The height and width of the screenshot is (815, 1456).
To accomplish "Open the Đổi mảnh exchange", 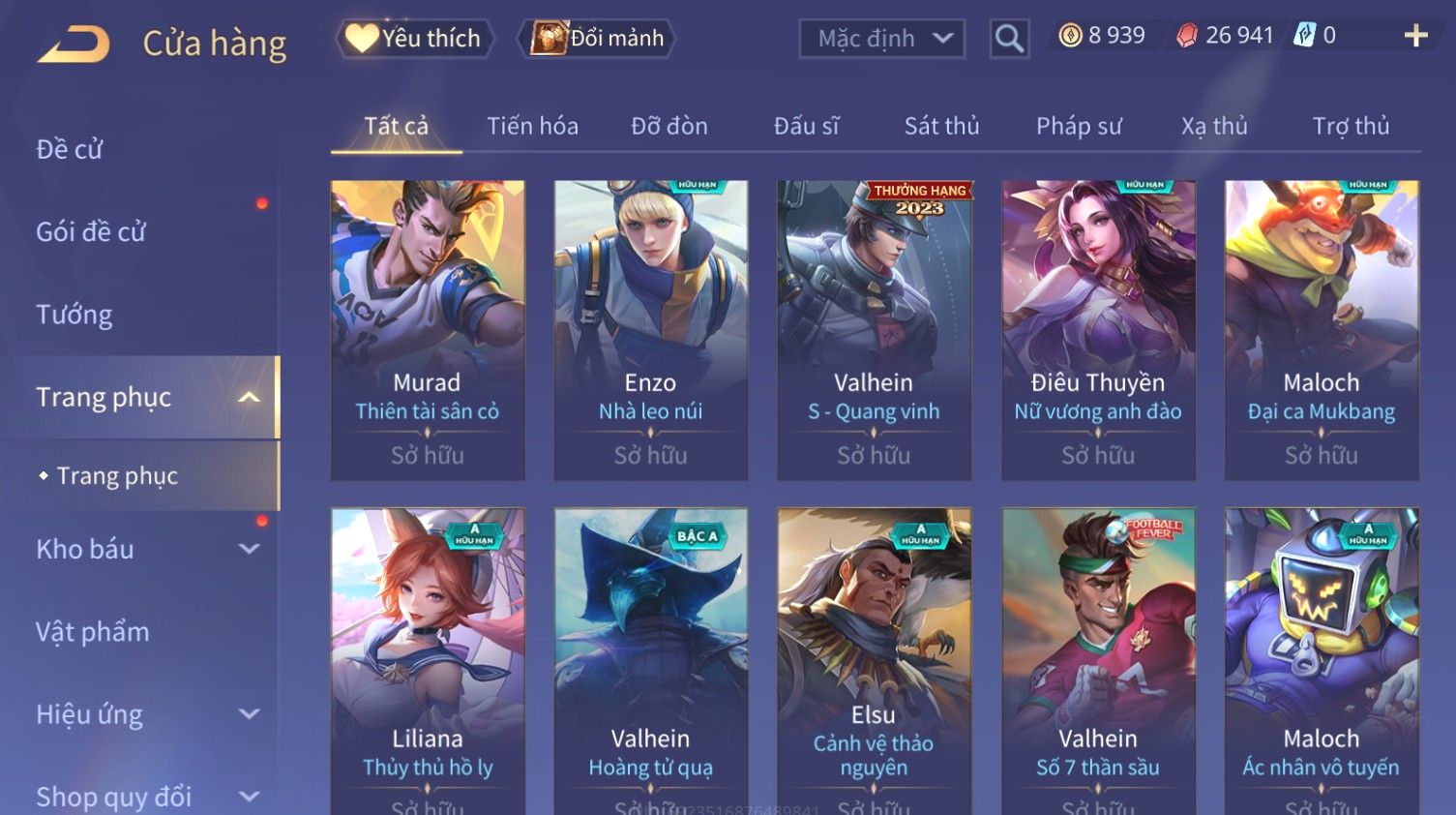I will pos(598,39).
